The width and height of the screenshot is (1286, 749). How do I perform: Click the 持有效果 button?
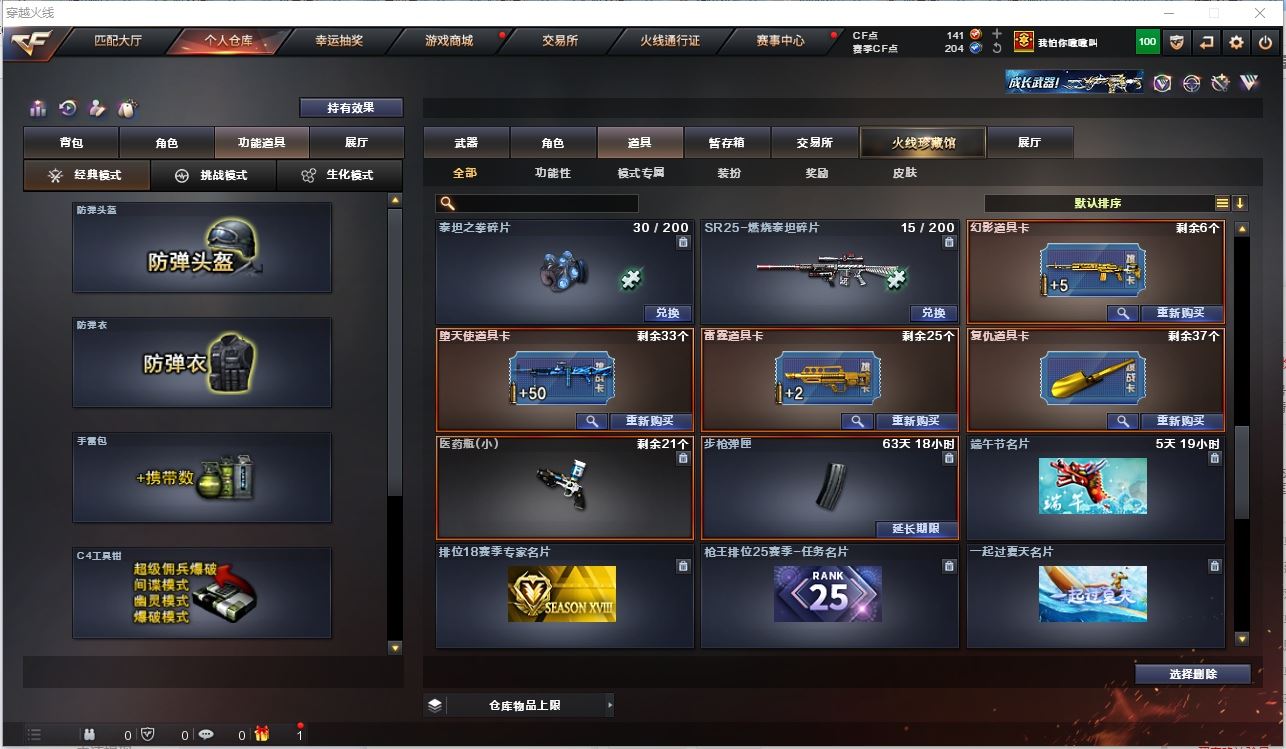351,108
